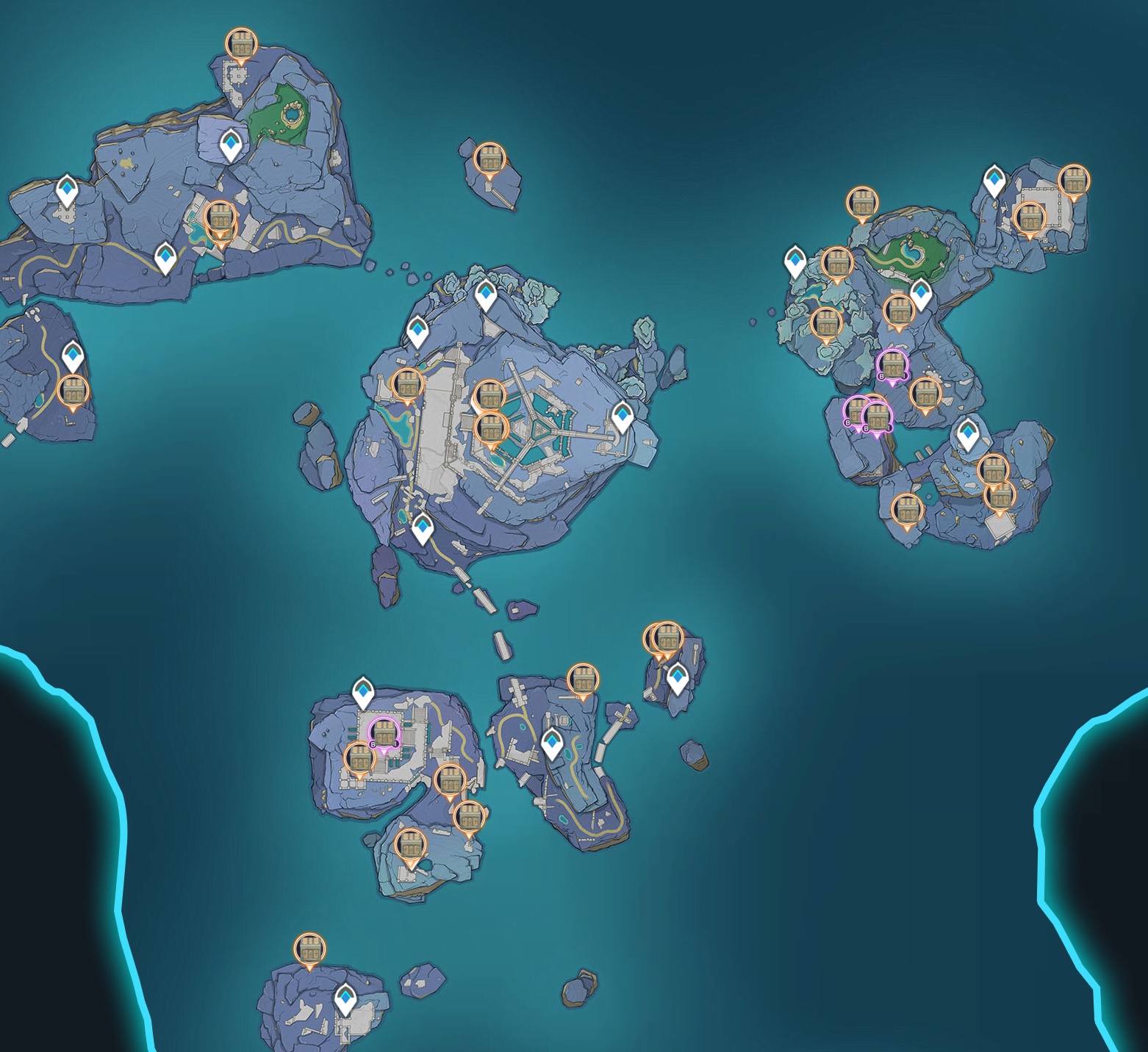
Task: Select the teleport waypoint on the bottommost island
Action: tap(345, 999)
